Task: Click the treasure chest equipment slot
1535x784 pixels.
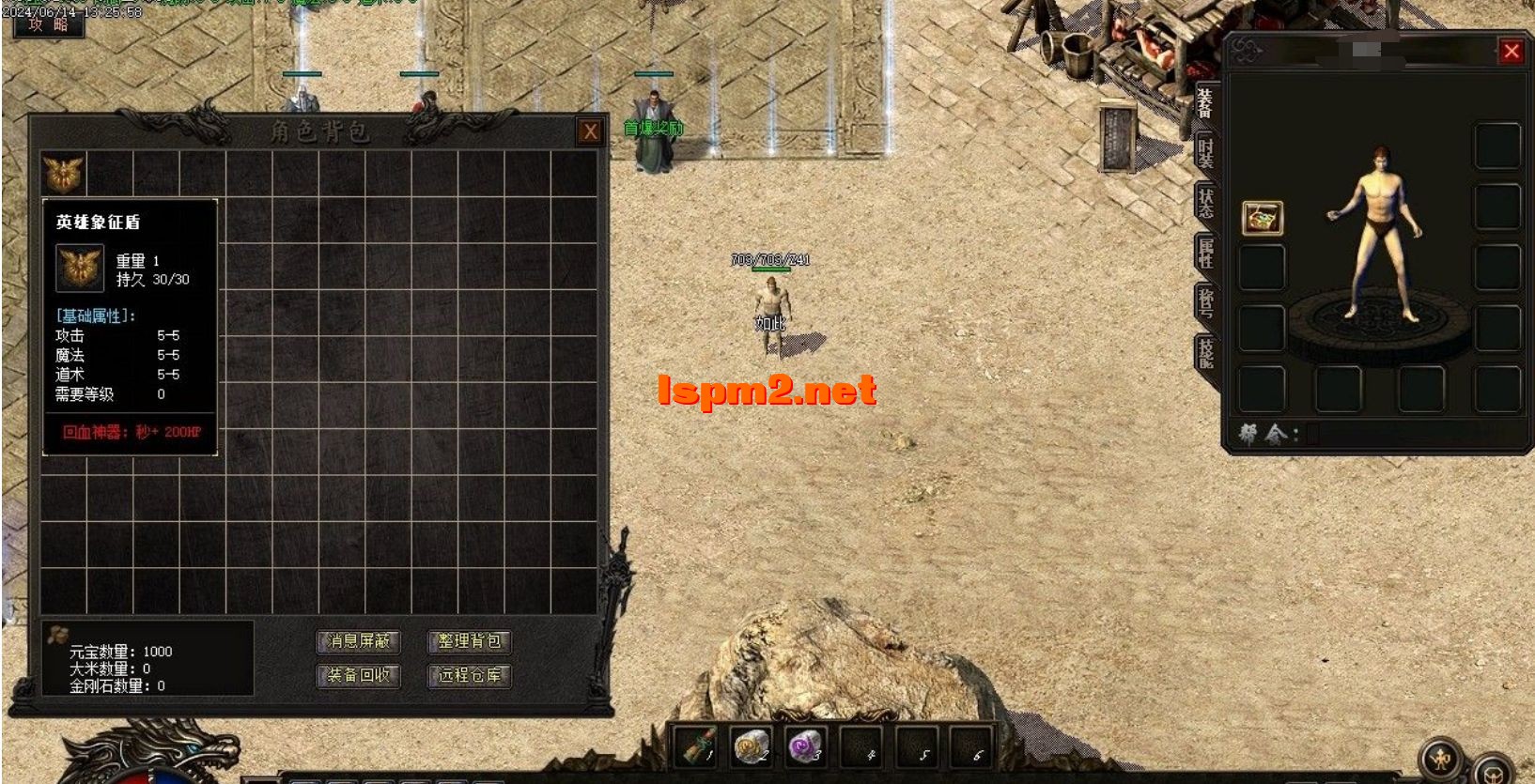Action: [x=1262, y=218]
